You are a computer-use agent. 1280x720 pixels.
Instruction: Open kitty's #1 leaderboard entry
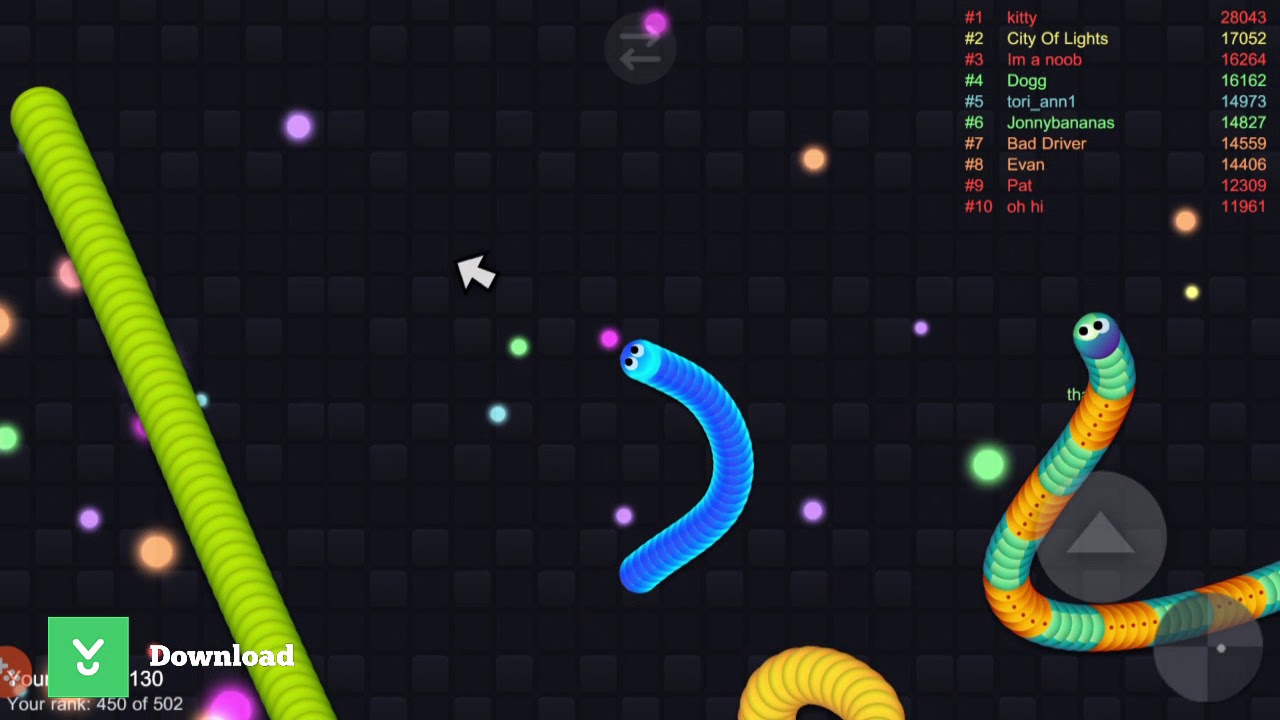1022,17
